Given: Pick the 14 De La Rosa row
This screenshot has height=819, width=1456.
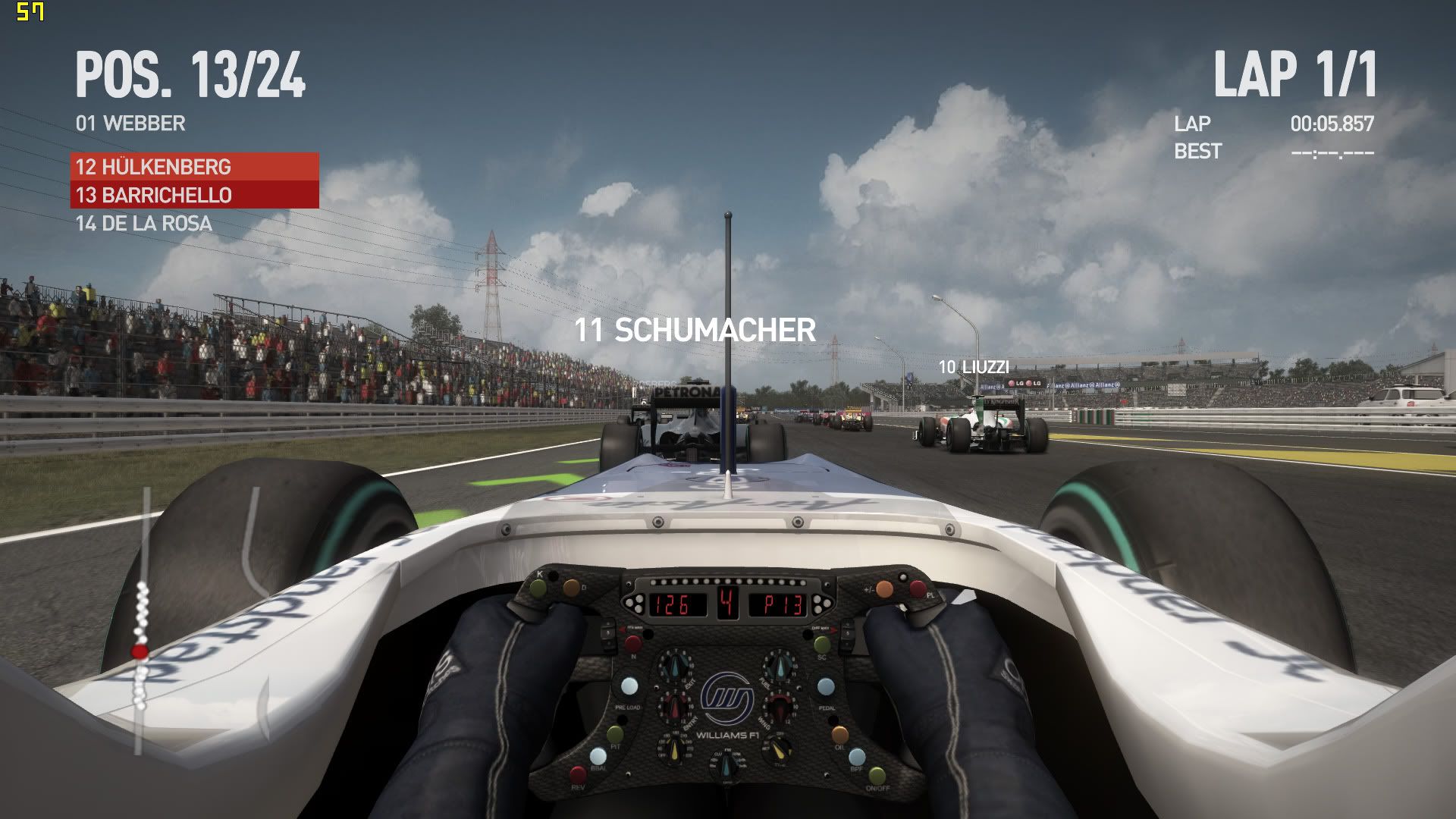Looking at the screenshot, I should 144,224.
